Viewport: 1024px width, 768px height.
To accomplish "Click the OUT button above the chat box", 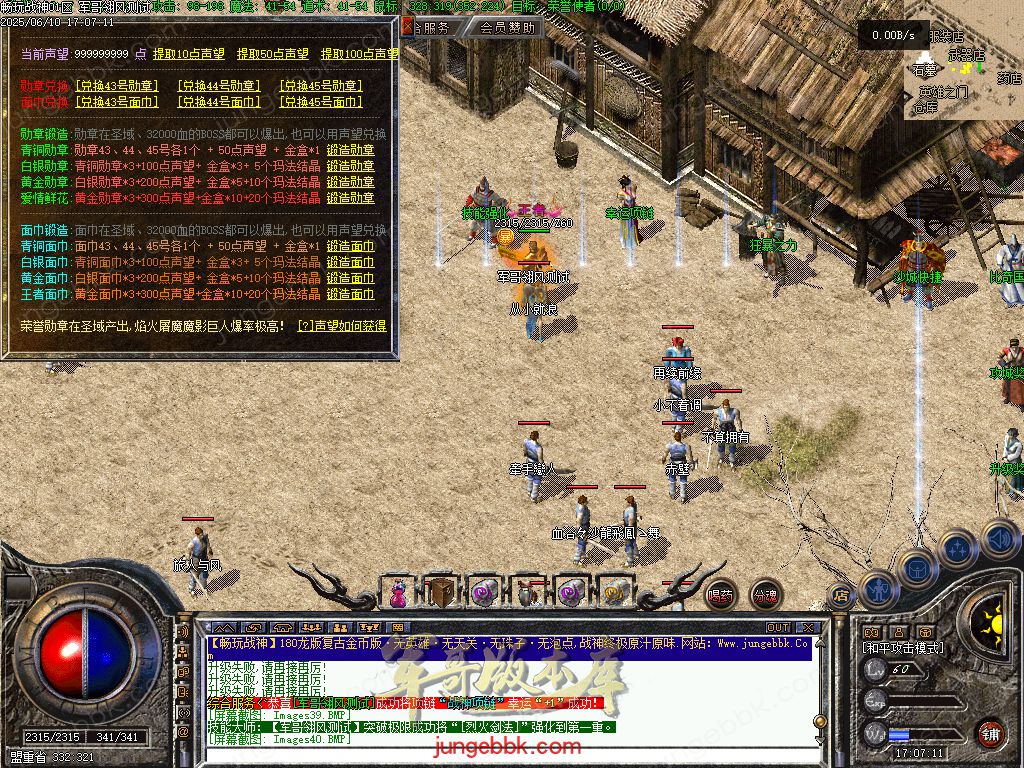I will tap(778, 628).
